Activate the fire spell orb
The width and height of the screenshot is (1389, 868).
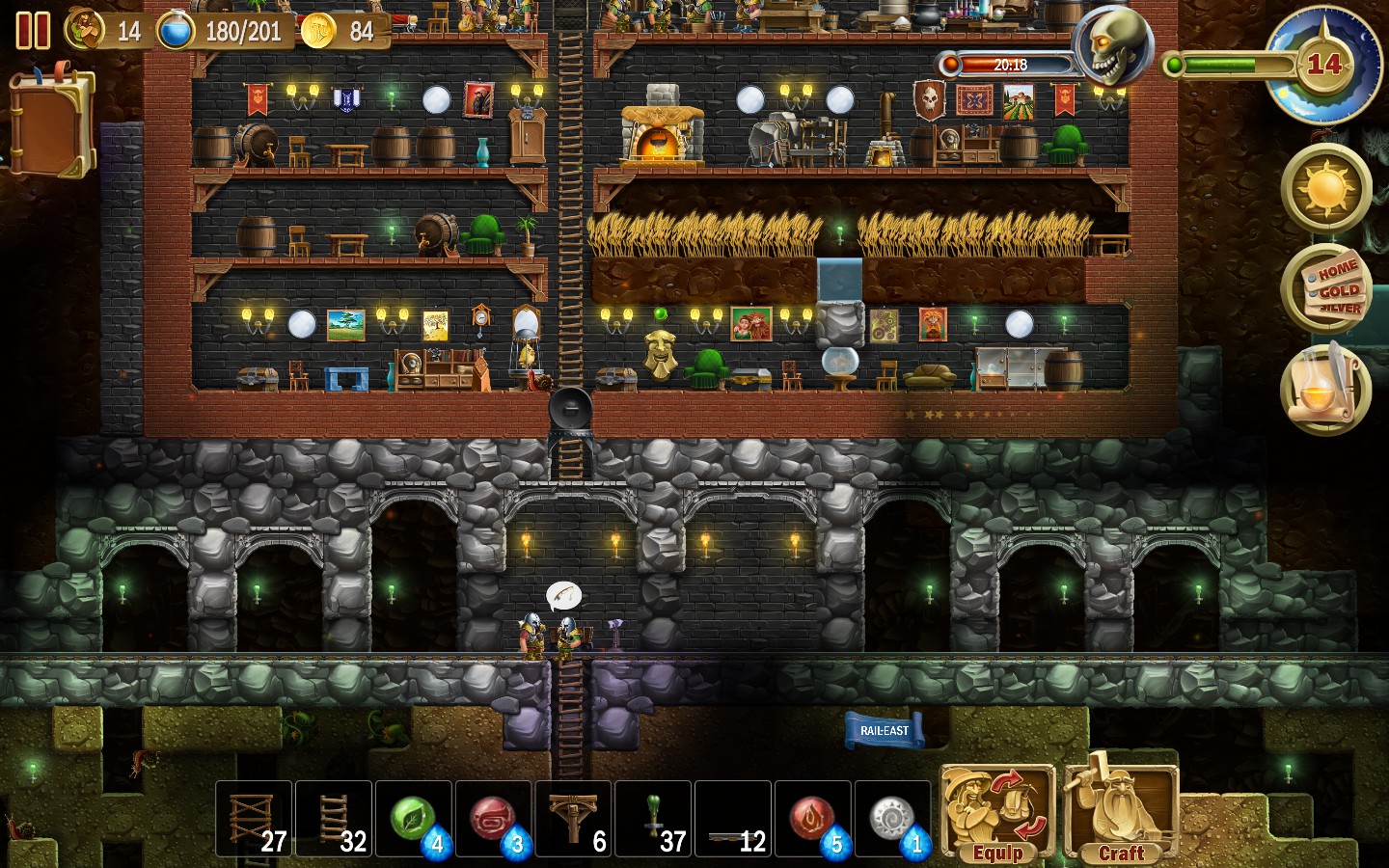pos(813,820)
